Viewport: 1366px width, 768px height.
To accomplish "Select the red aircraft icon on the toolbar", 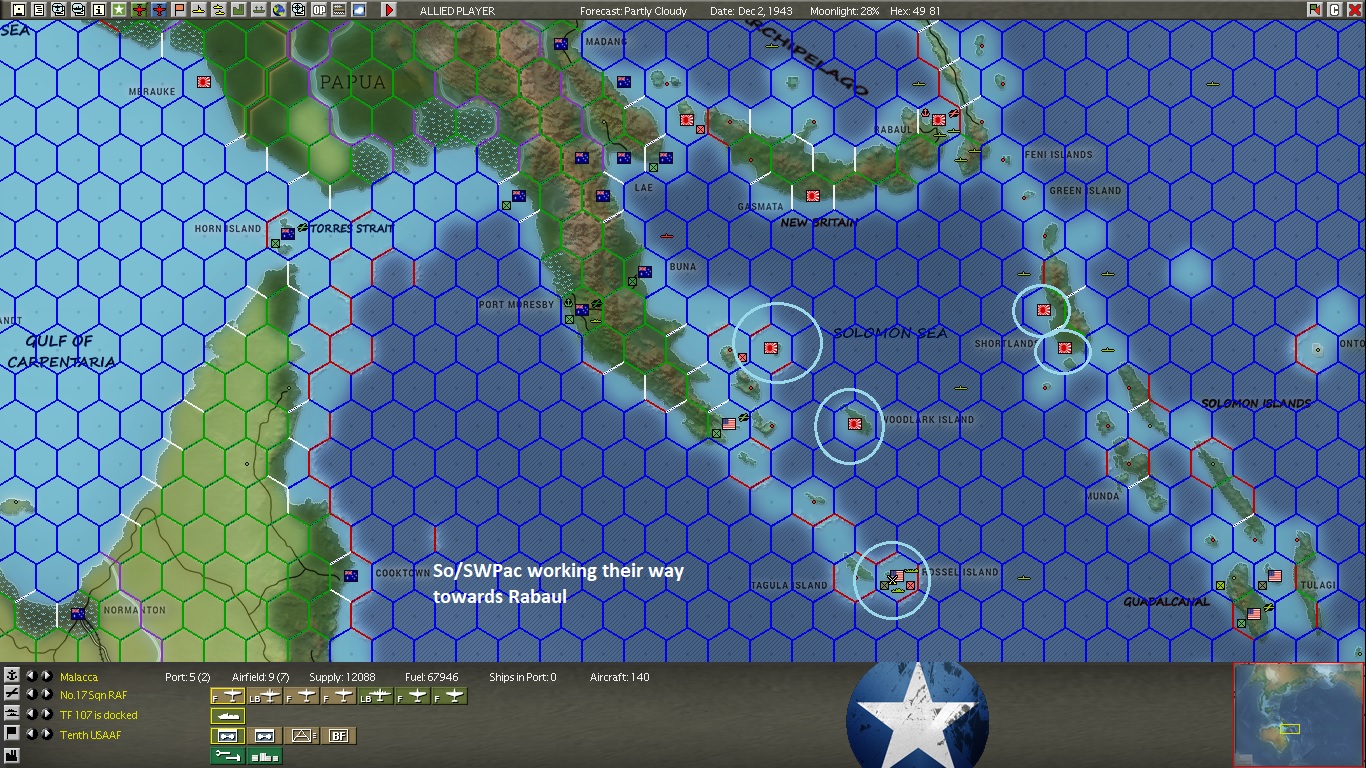I will [141, 11].
